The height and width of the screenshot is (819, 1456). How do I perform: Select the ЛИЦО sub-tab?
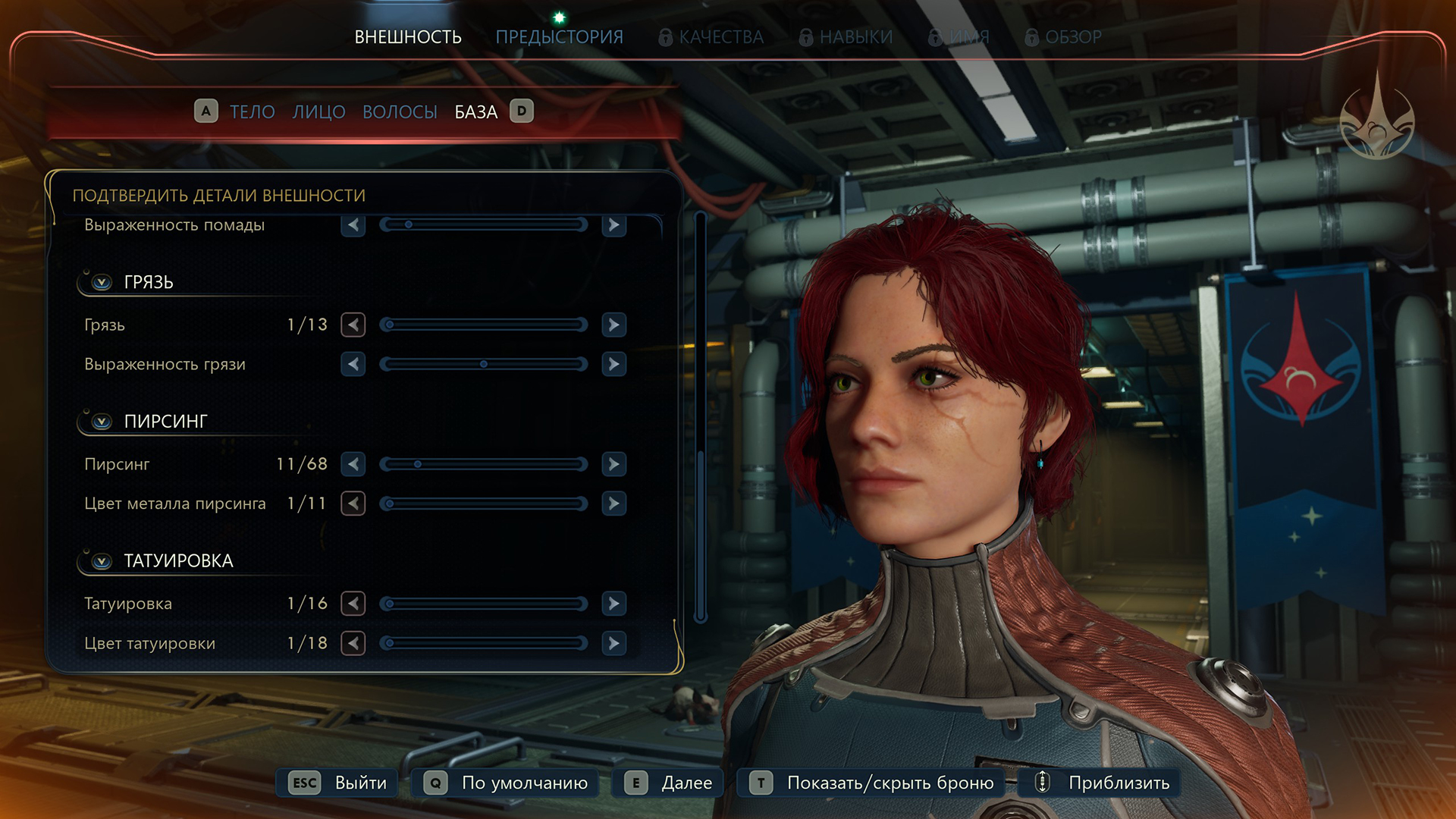point(318,111)
